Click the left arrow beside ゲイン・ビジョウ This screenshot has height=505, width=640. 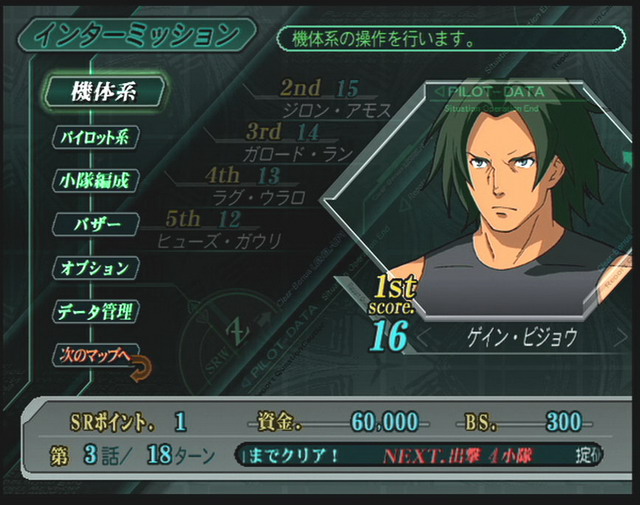423,337
